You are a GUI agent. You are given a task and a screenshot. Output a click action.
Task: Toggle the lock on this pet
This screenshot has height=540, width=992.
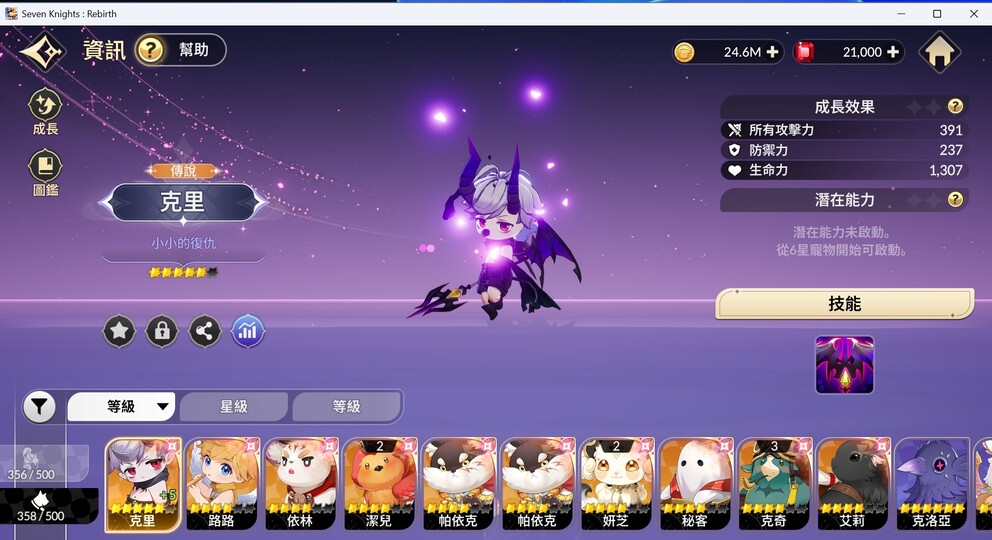pos(162,331)
